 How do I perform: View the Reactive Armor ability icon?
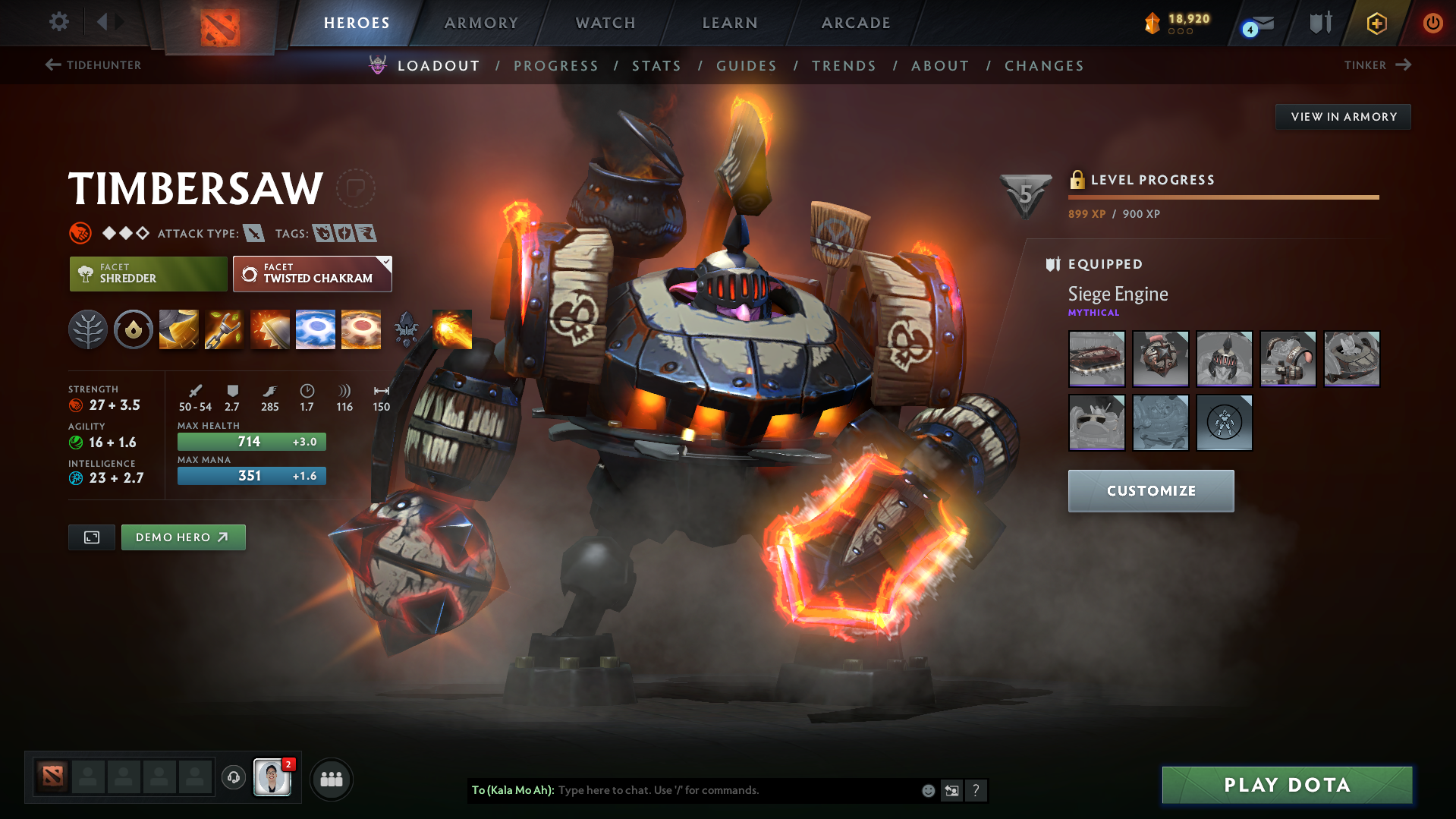(x=269, y=329)
